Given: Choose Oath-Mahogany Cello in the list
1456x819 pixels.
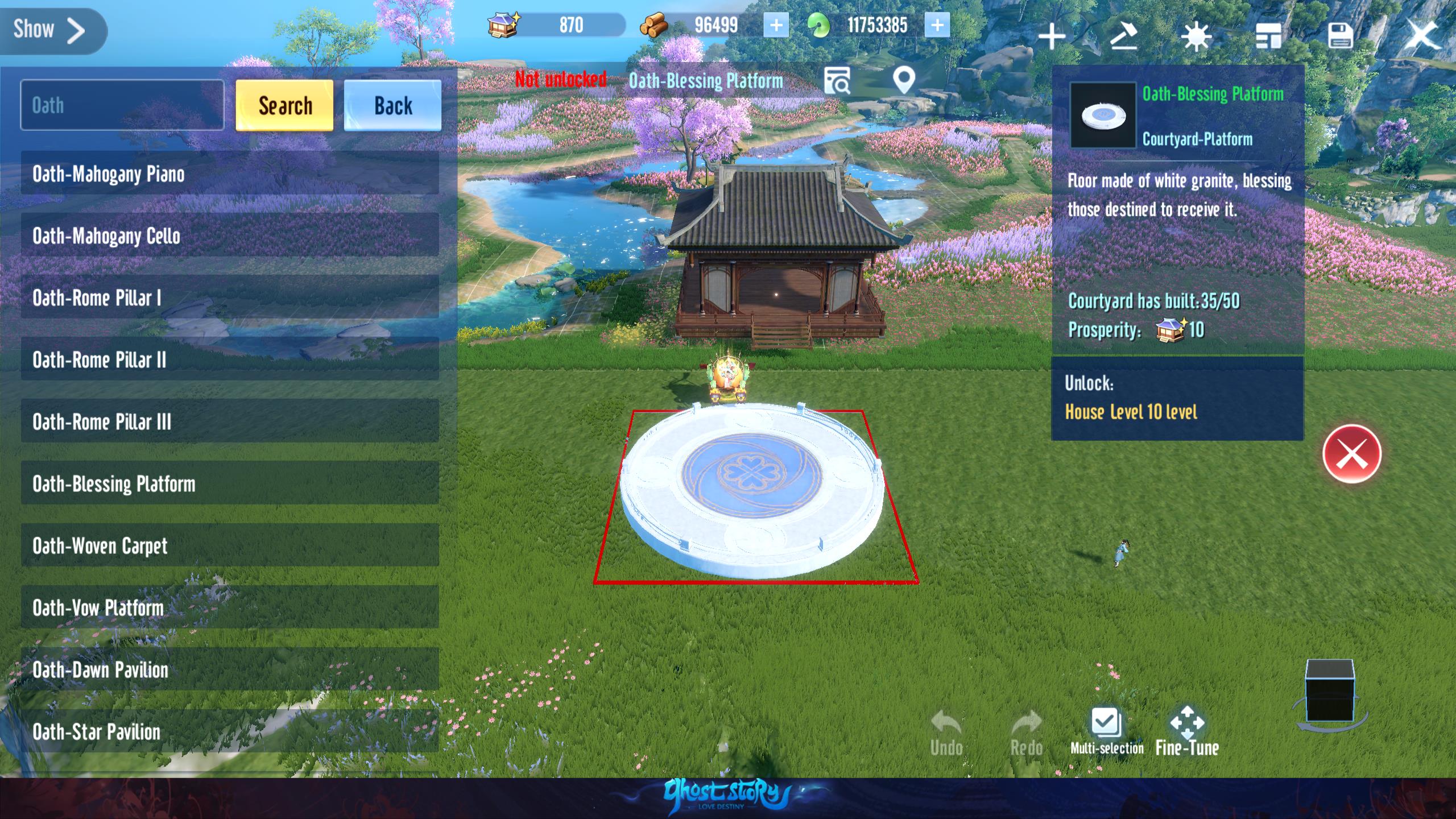Looking at the screenshot, I should click(230, 235).
